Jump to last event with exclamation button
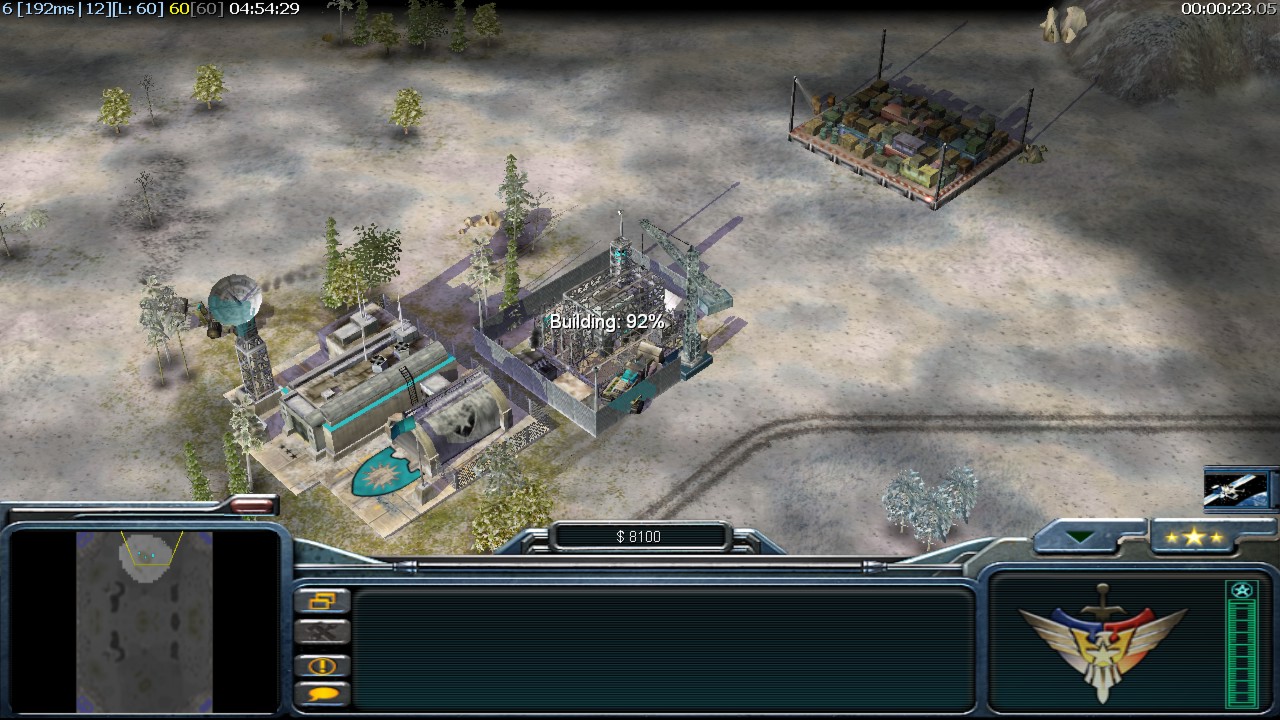Screen dimensions: 1280x720 322,665
